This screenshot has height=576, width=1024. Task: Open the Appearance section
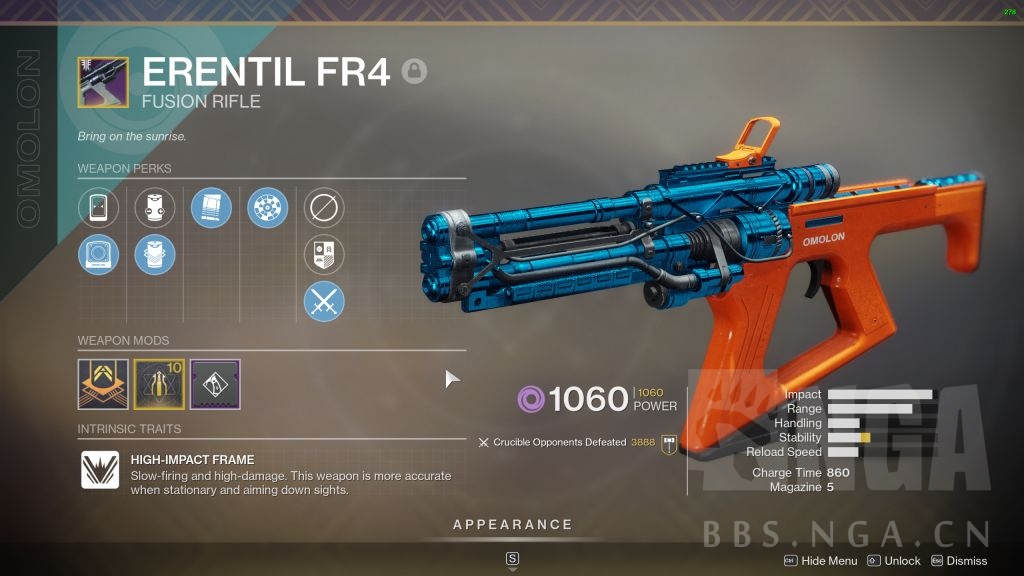click(x=512, y=524)
